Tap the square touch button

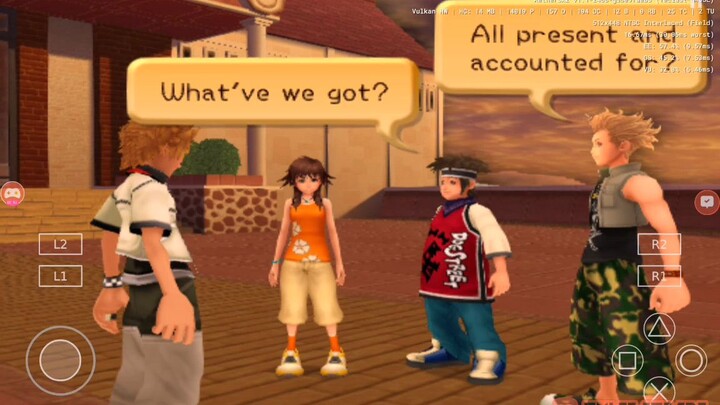pyautogui.click(x=627, y=360)
